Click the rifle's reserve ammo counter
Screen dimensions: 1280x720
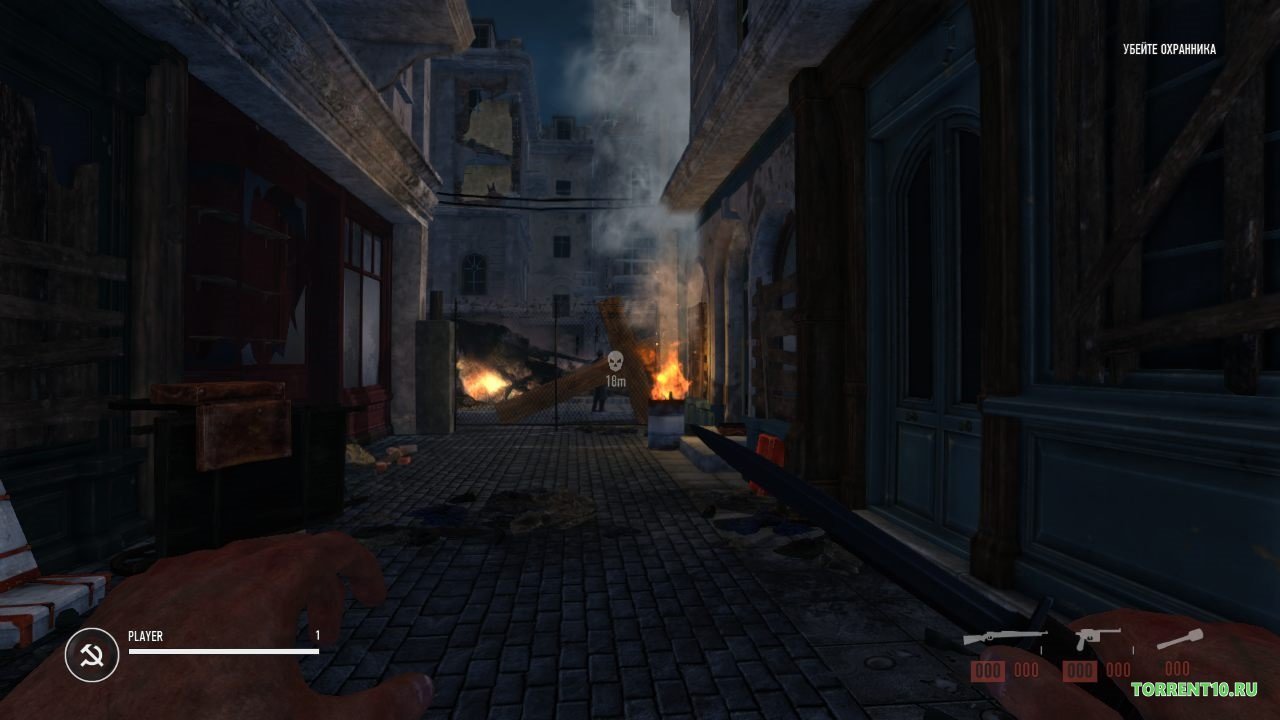[x=1026, y=668]
